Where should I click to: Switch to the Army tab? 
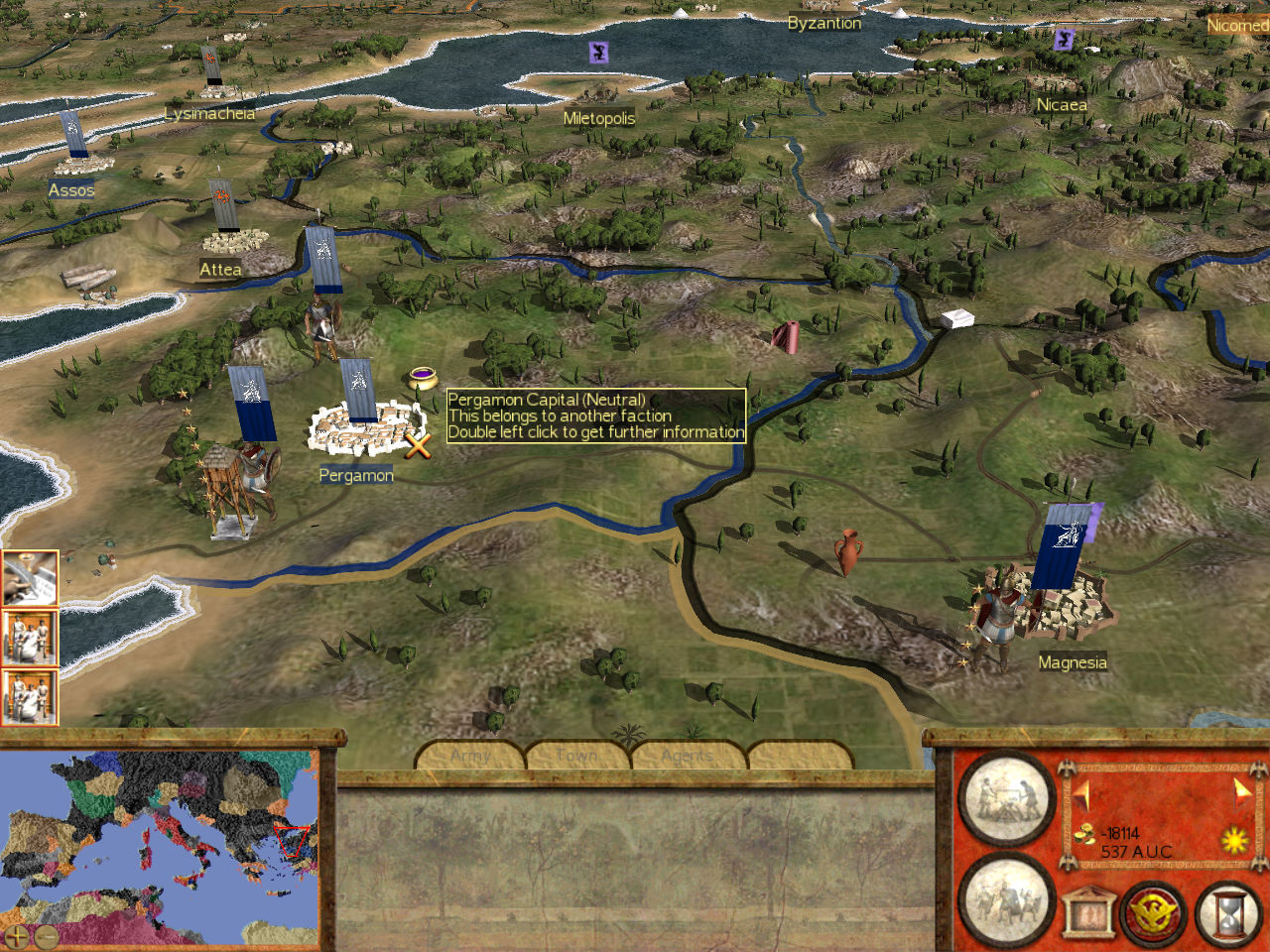coord(470,755)
